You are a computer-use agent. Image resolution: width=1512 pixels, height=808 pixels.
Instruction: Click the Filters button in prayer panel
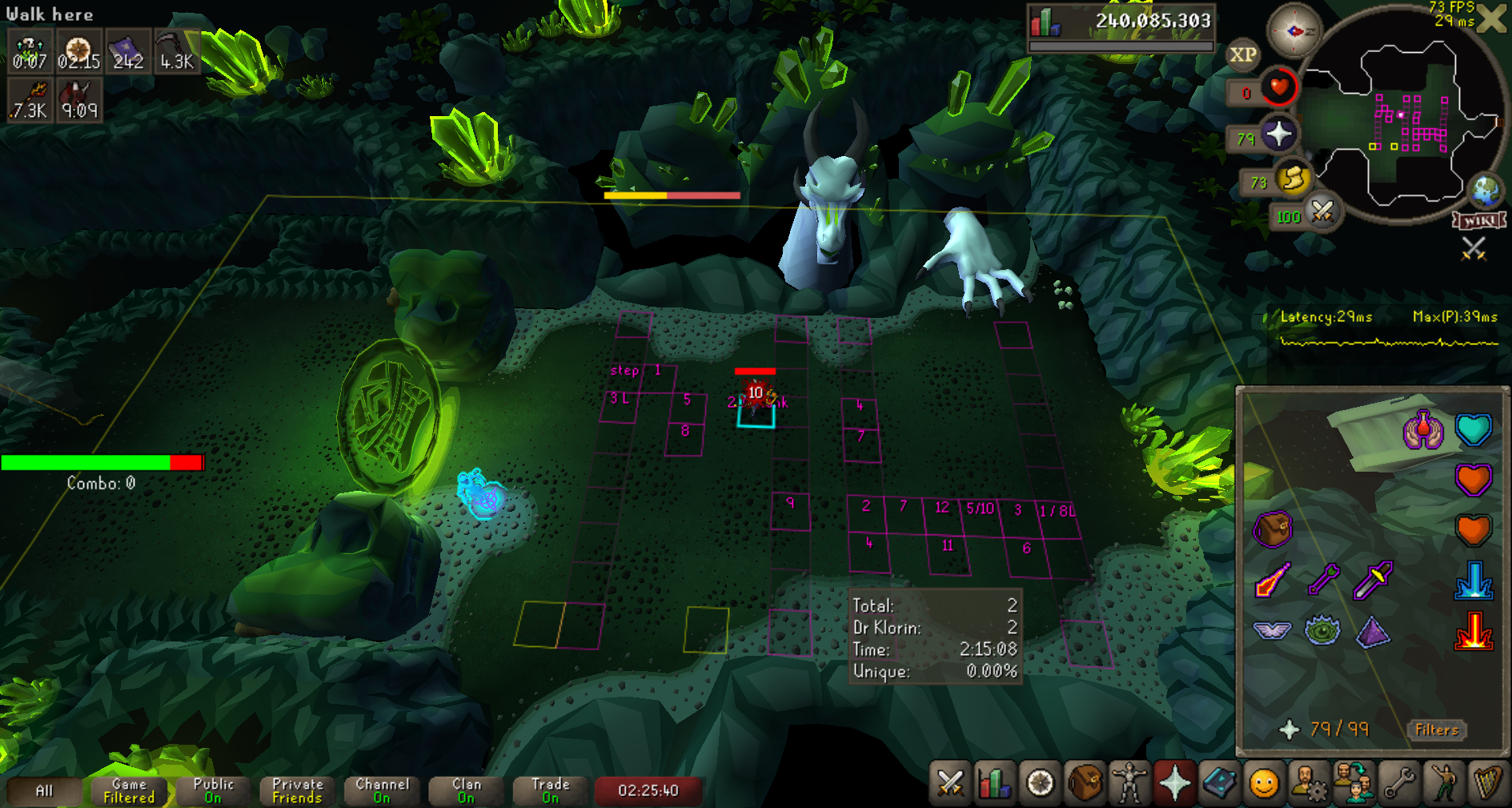[1437, 730]
